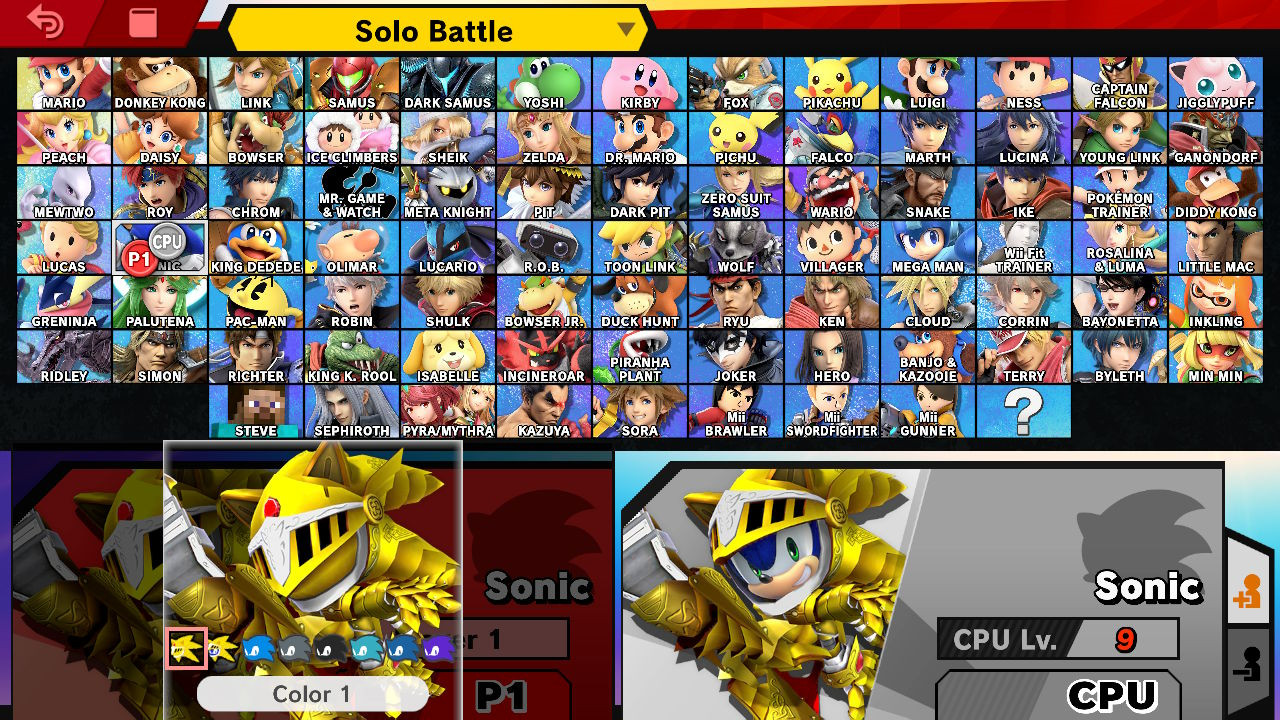The image size is (1280, 720).
Task: Pick the random fighter question mark box
Action: 1023,411
